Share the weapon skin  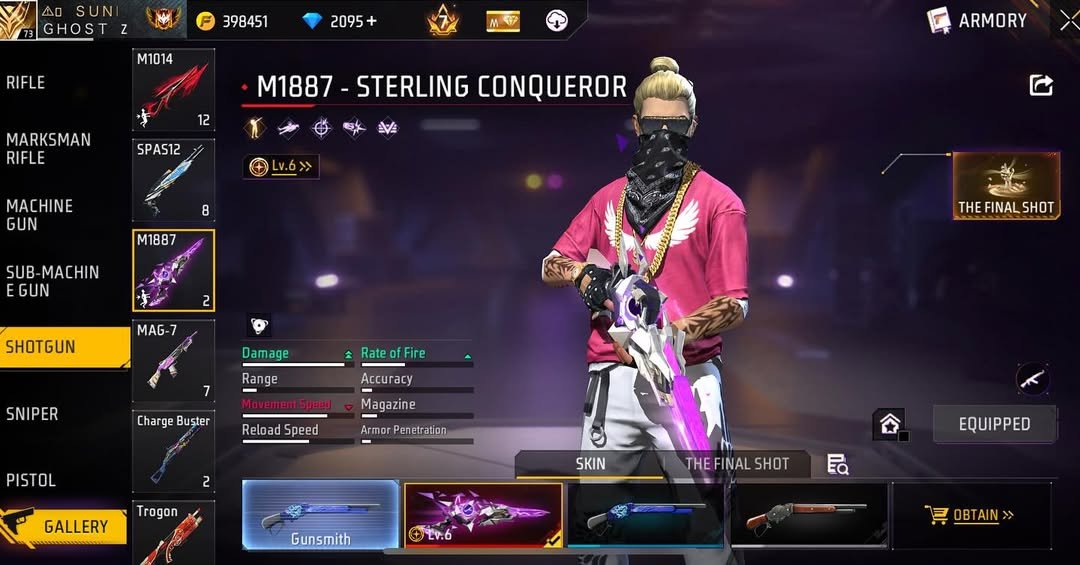tap(1041, 86)
